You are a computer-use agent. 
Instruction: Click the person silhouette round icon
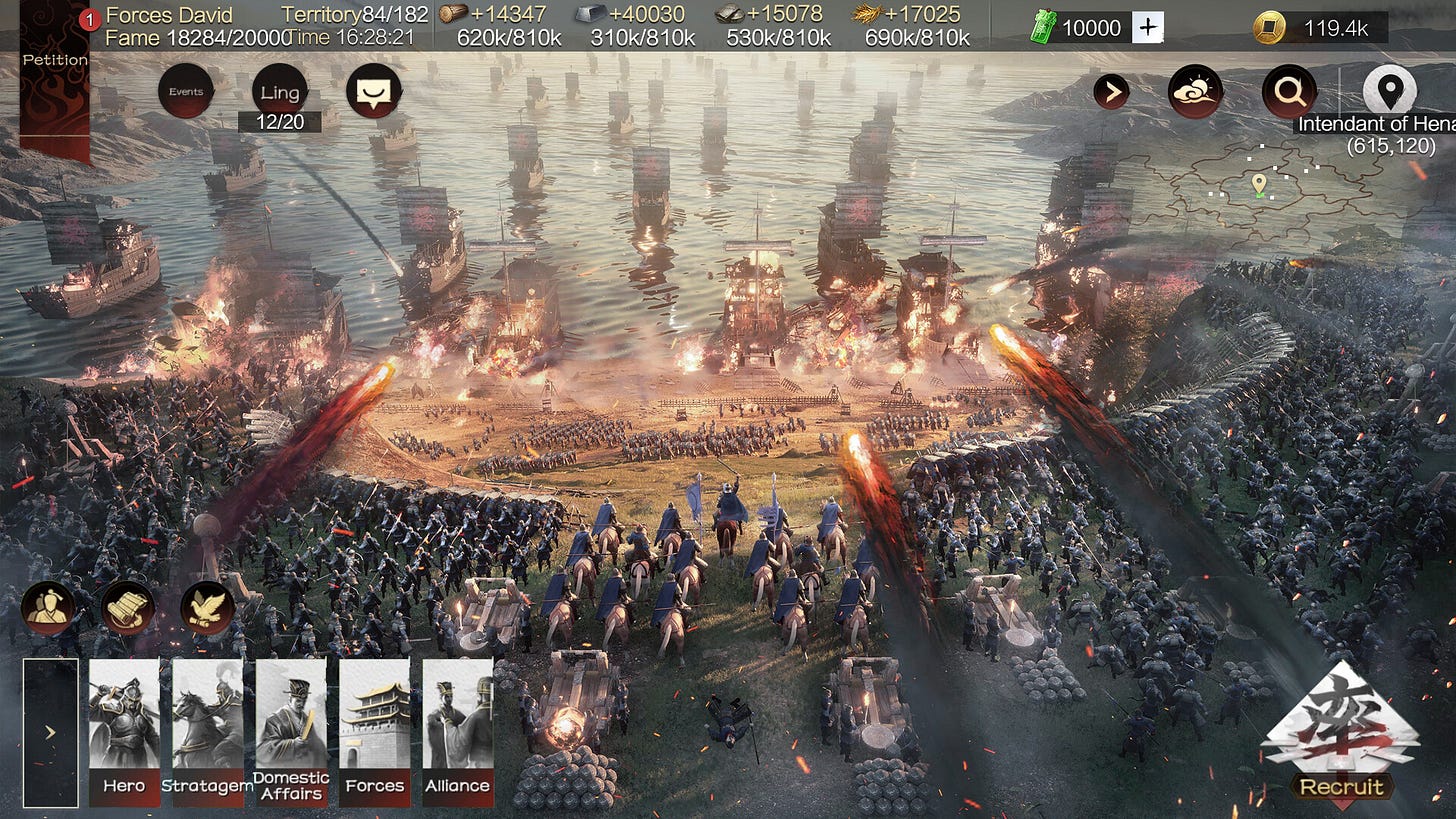tap(48, 608)
